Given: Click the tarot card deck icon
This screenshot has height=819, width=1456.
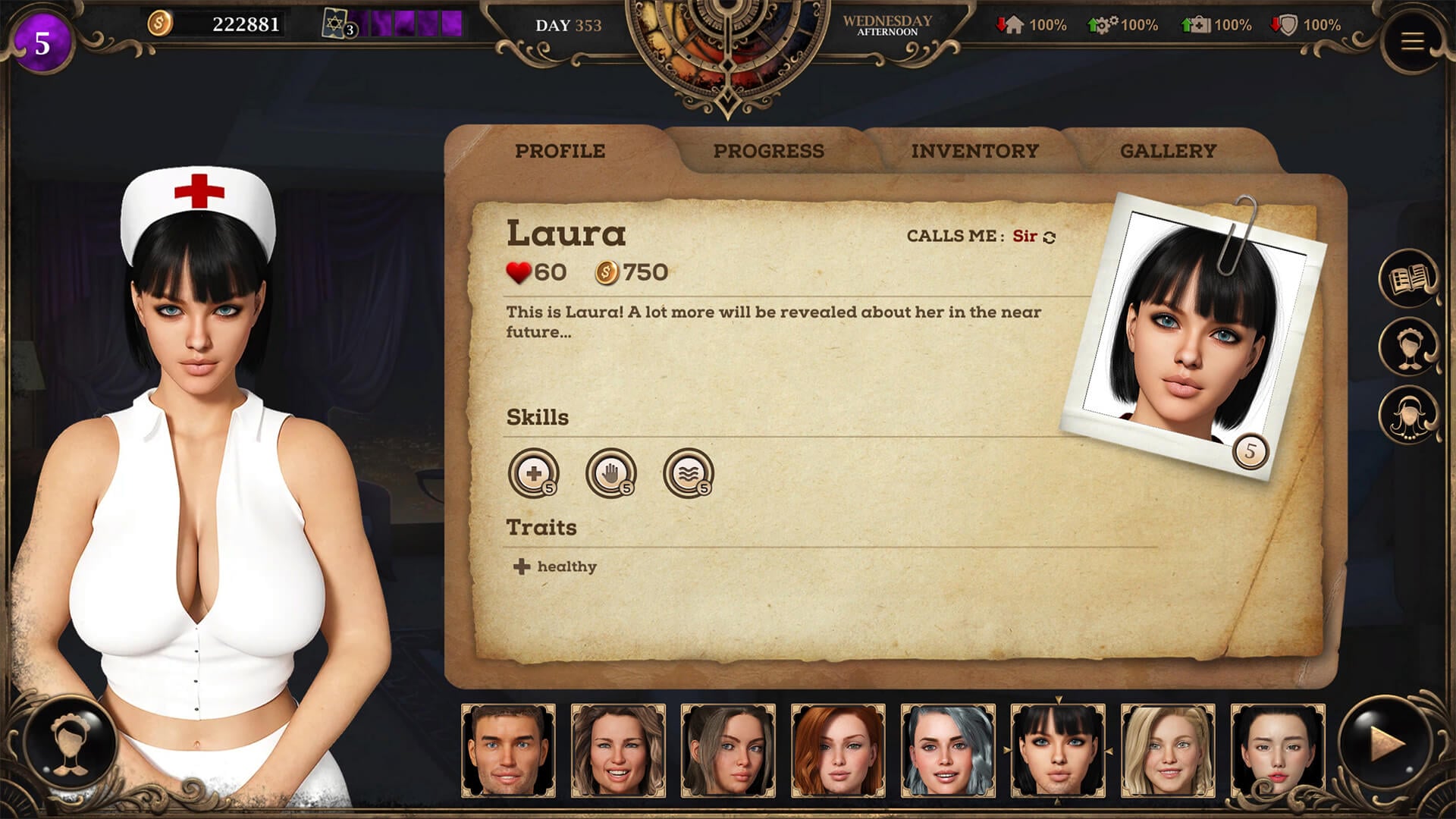Looking at the screenshot, I should click(x=336, y=24).
